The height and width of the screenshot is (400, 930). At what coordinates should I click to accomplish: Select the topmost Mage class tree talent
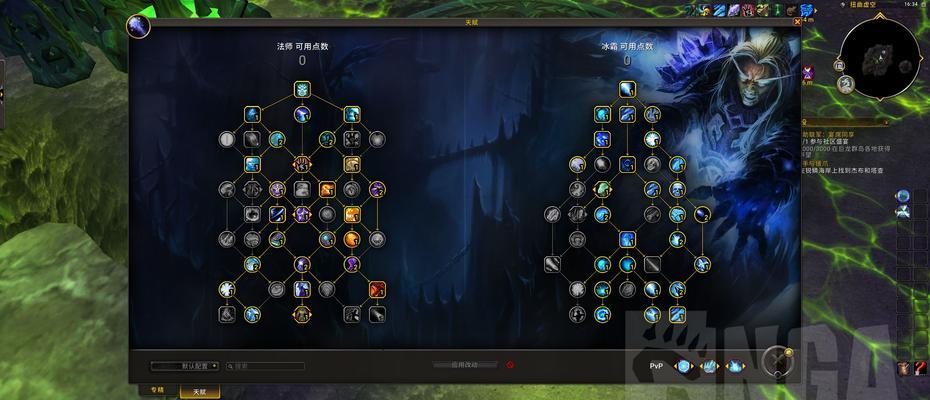(301, 90)
